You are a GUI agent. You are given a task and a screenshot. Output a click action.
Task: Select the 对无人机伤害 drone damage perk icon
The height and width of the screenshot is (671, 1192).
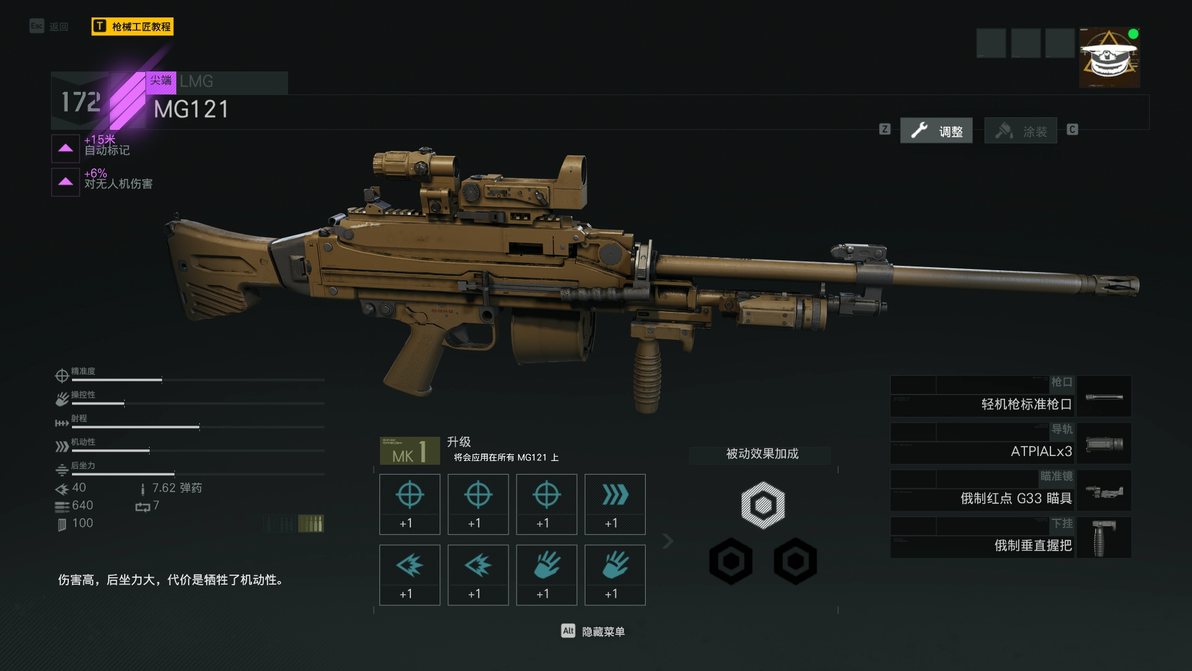[x=66, y=182]
